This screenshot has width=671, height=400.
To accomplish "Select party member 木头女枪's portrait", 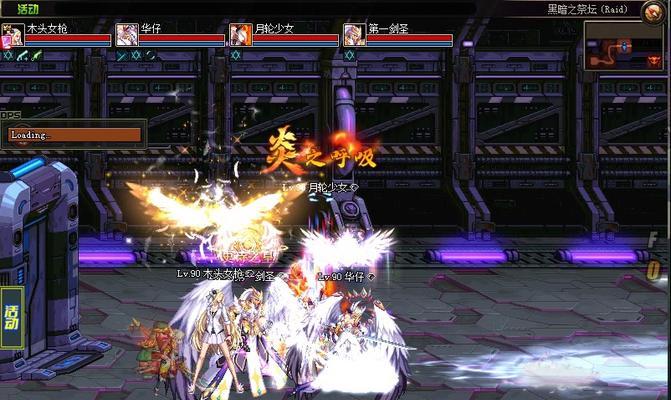I will (12, 36).
